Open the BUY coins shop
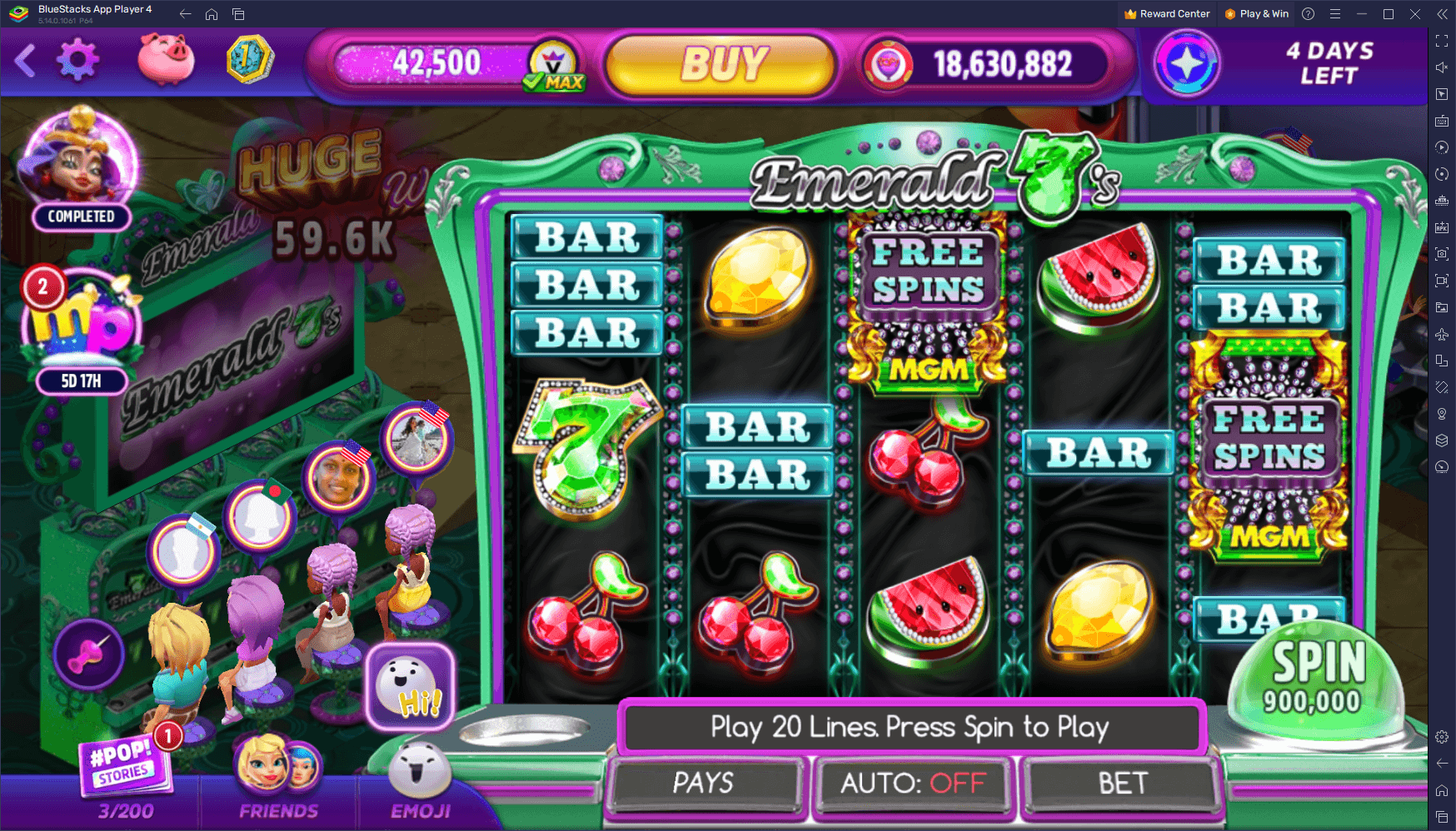 (x=721, y=64)
